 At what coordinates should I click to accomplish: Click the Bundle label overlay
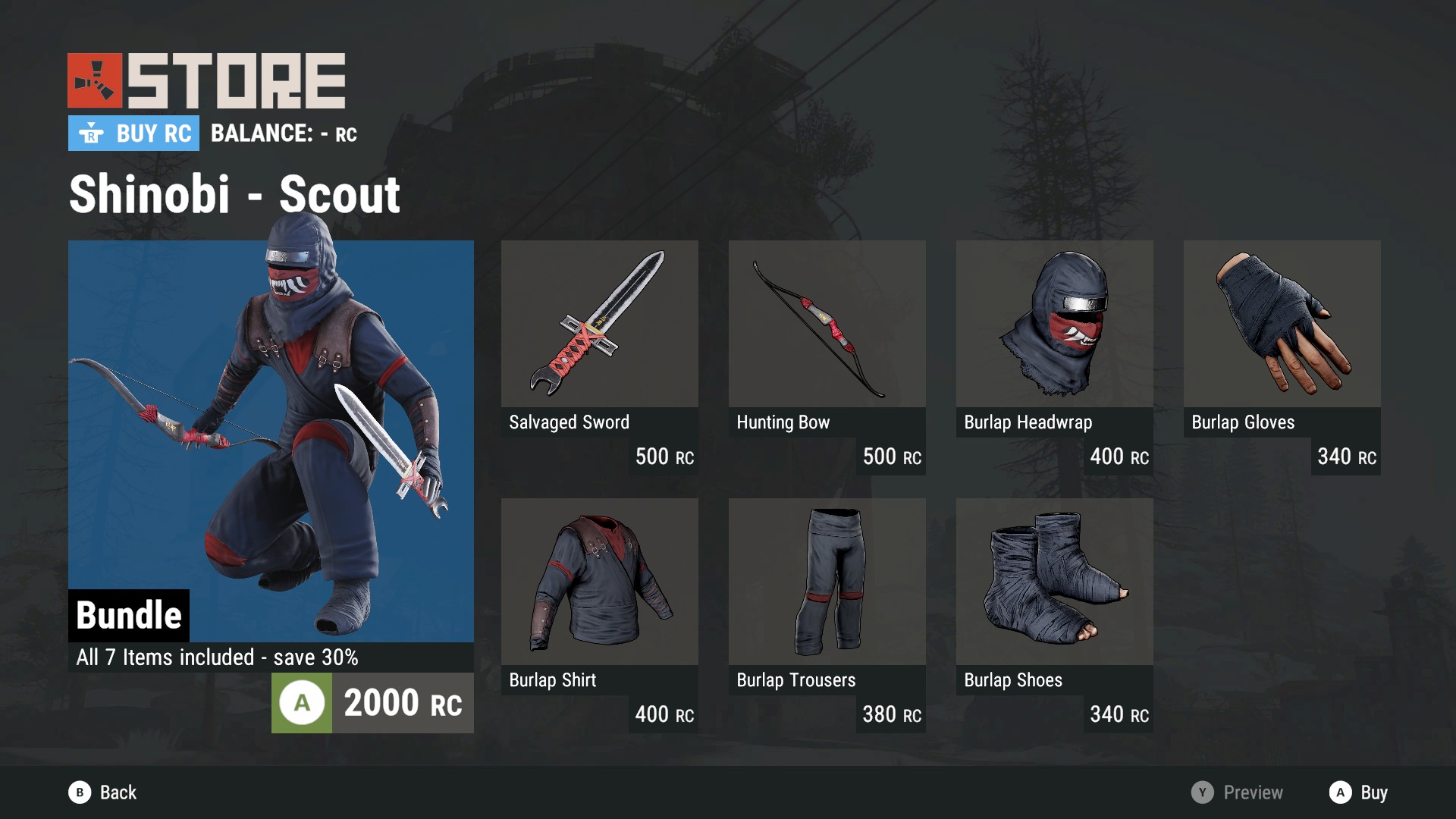click(129, 616)
